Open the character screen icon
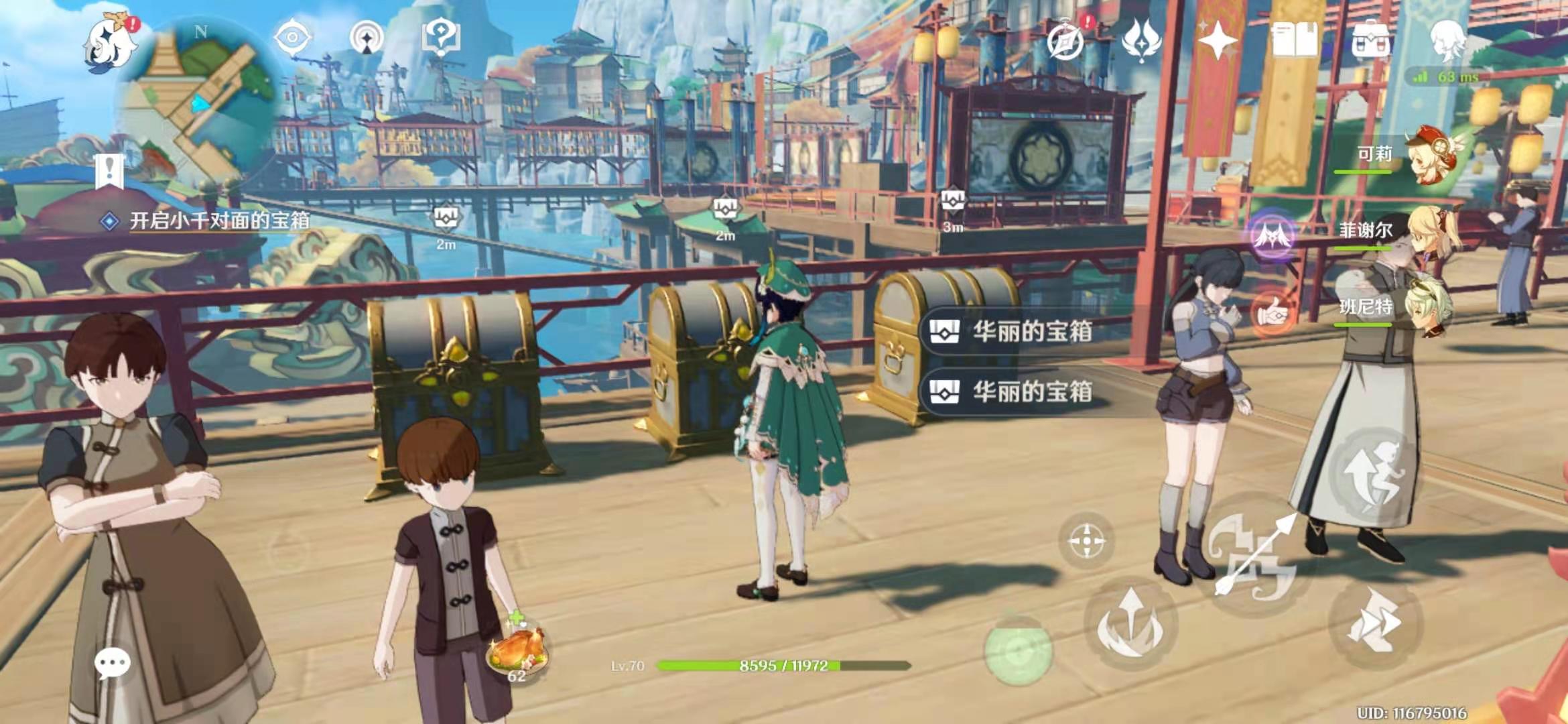Viewport: 1568px width, 724px height. (1448, 40)
